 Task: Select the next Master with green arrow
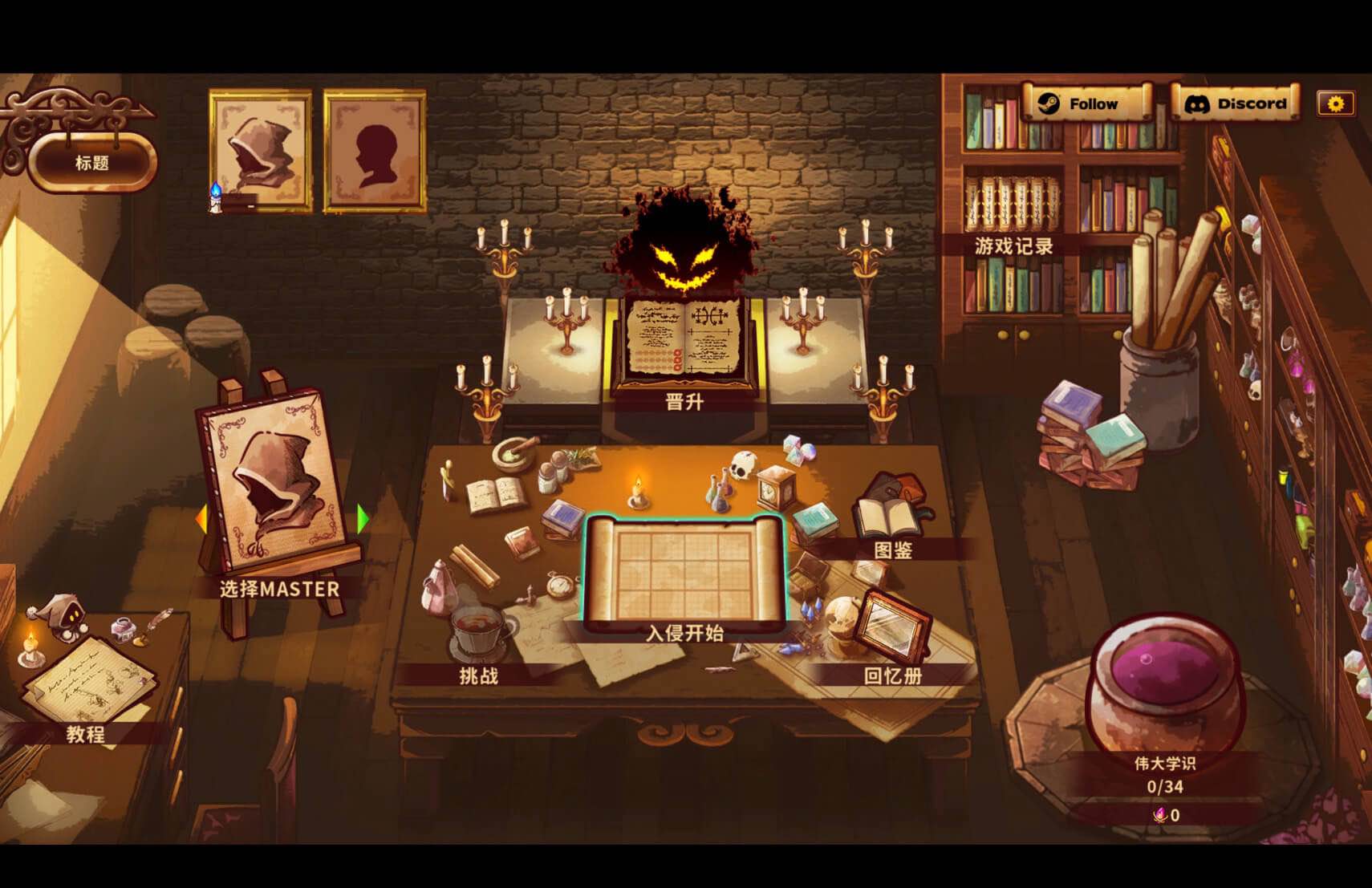[x=363, y=518]
